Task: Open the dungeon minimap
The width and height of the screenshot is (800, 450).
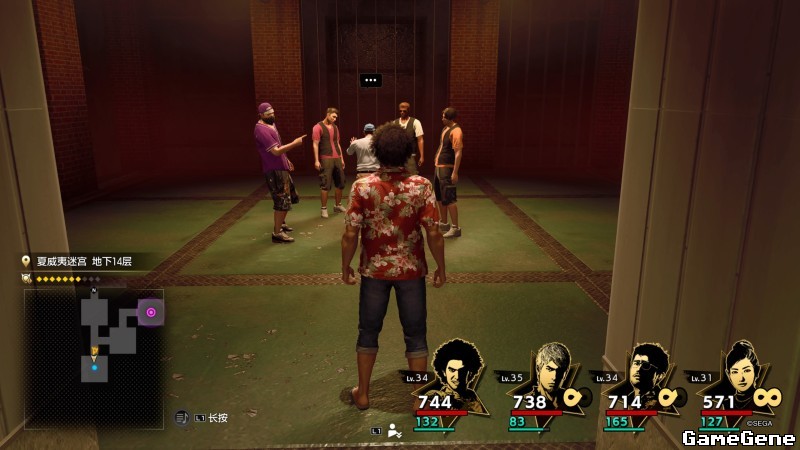Action: [x=93, y=357]
